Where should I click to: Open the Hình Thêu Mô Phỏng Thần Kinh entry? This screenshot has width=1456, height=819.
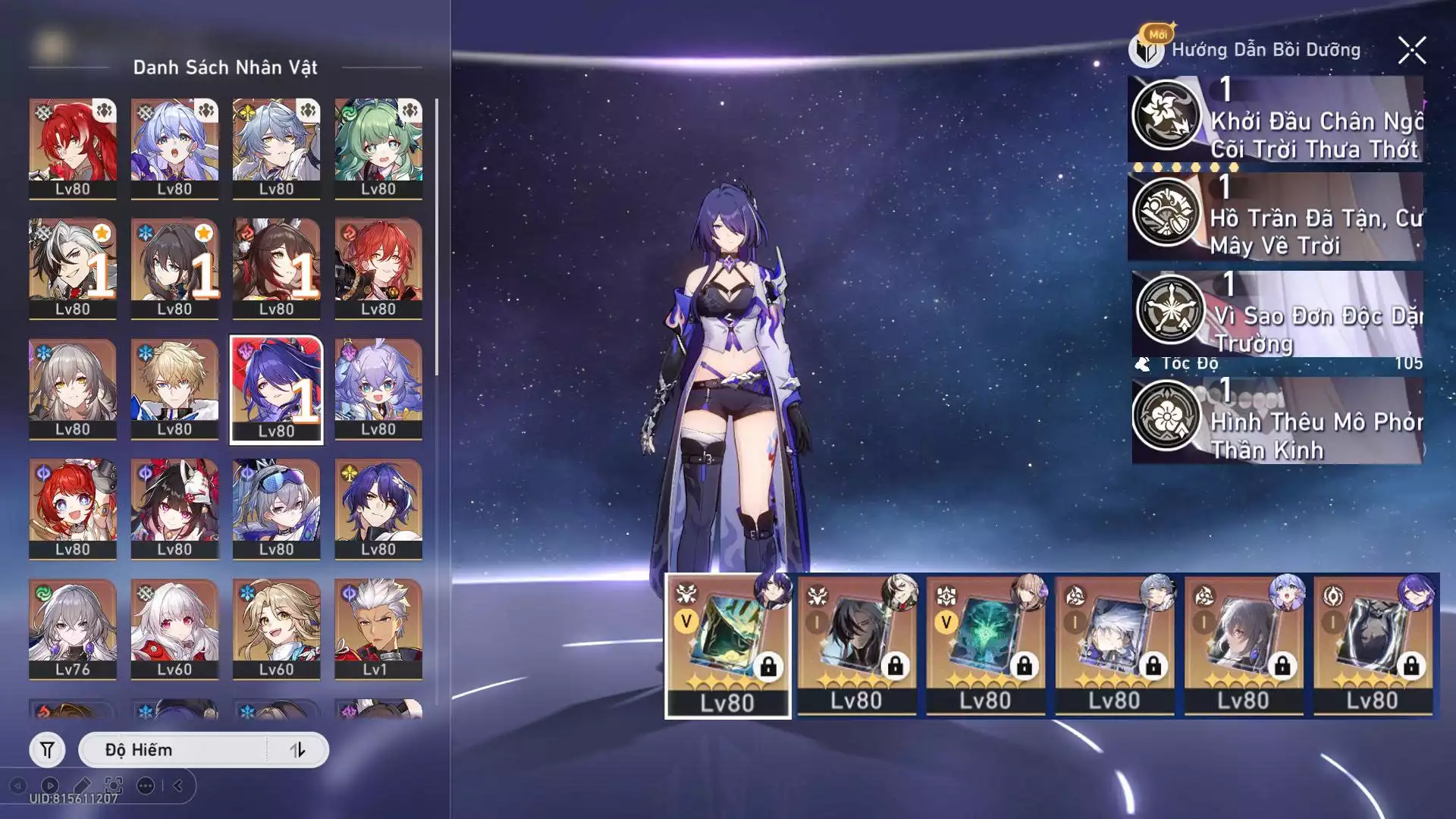tap(1277, 420)
